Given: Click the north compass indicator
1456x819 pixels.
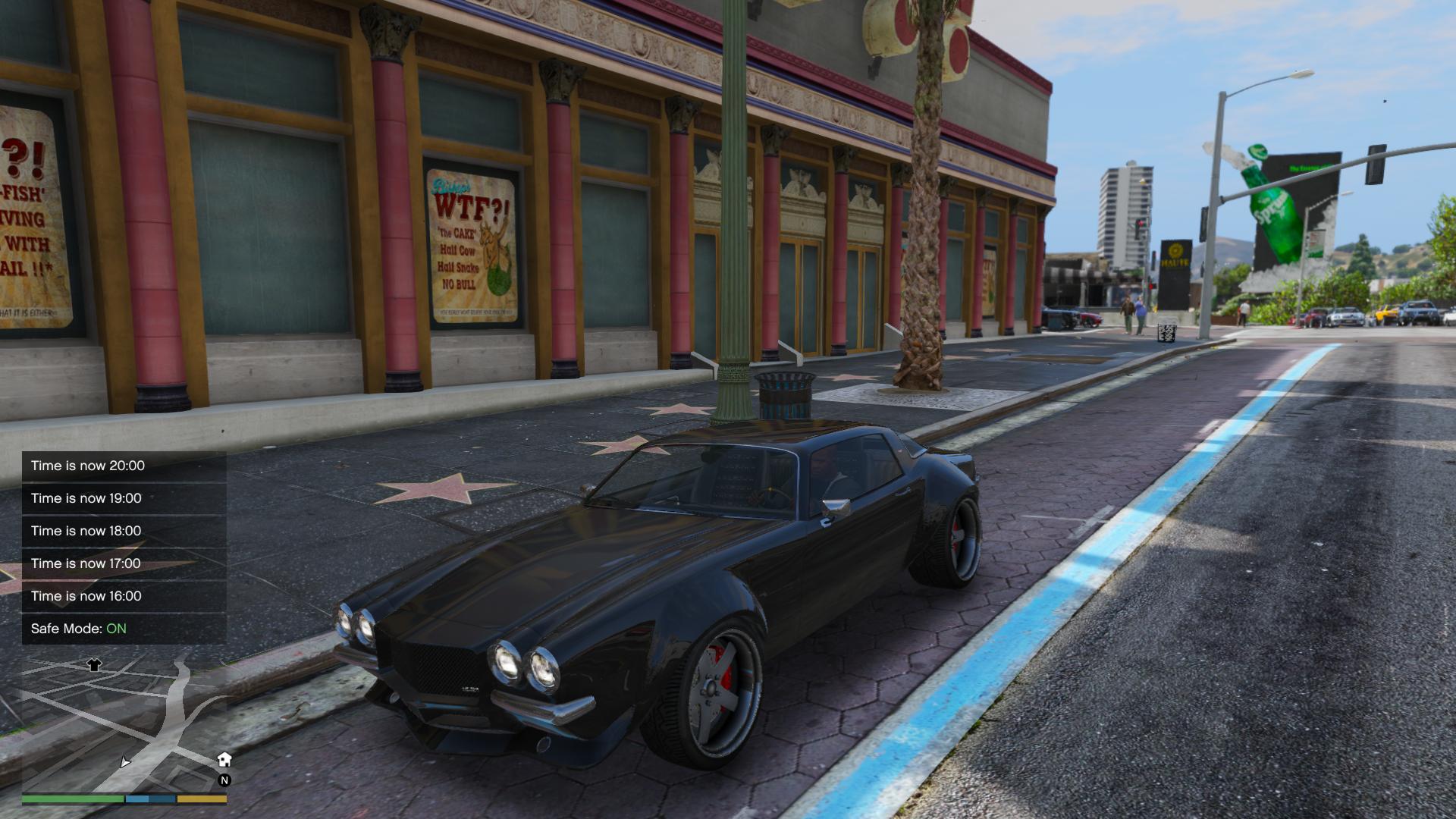Looking at the screenshot, I should [224, 780].
